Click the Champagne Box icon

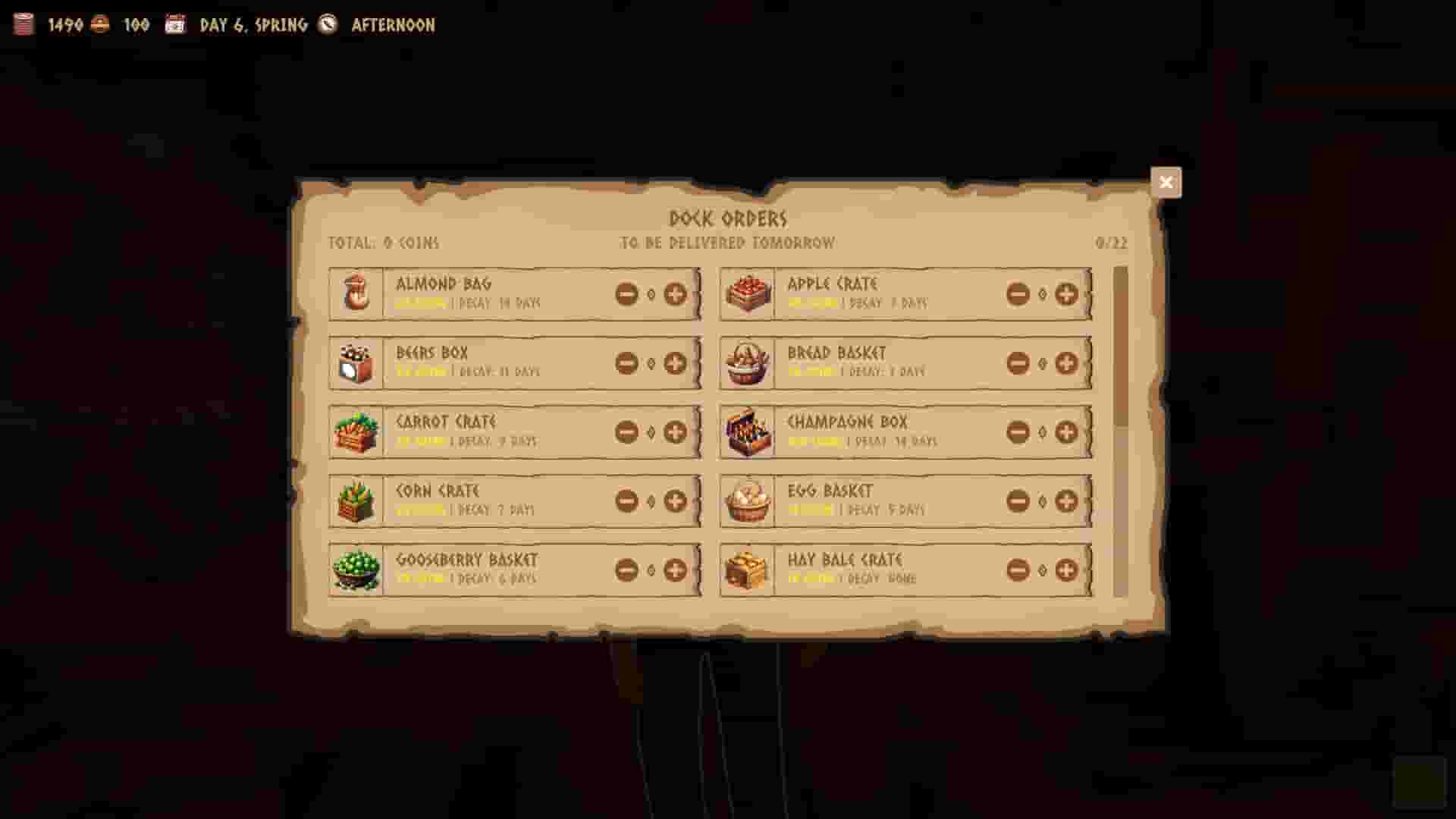coord(748,432)
